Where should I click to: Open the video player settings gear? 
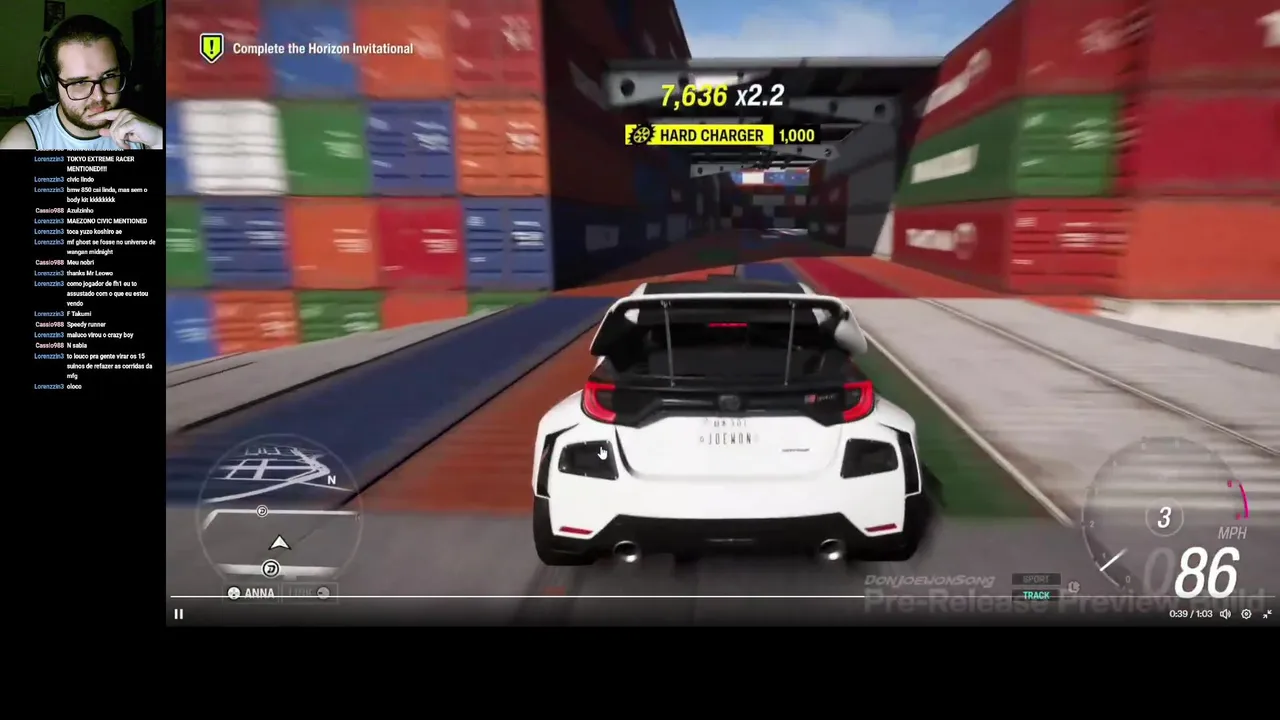(1246, 614)
